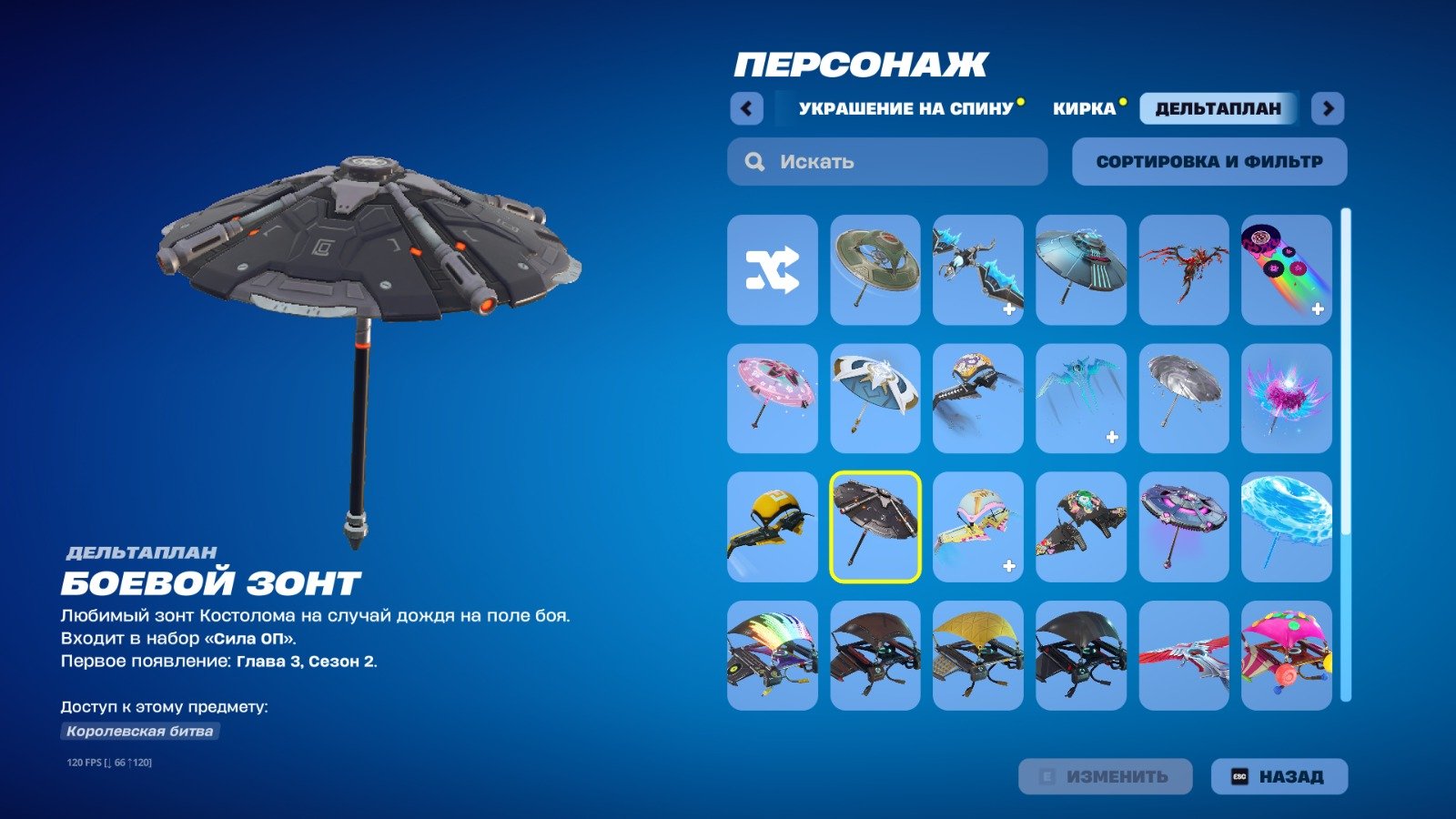1456x819 pixels.
Task: Open the УКРАШЕНИЕ НА СПИНУ tab
Action: (905, 107)
